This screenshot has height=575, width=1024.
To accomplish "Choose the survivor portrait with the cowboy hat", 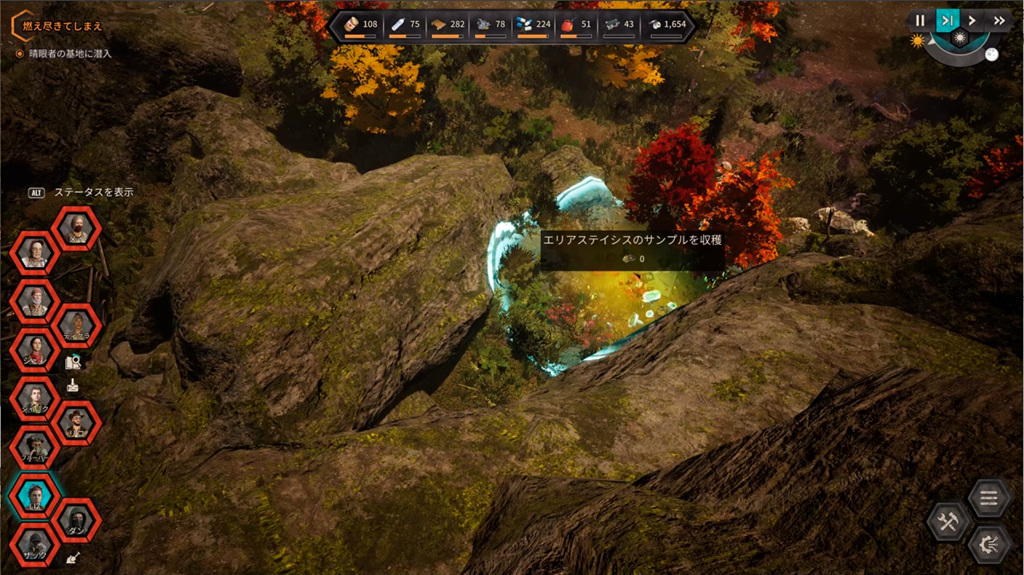I will pos(76,424).
